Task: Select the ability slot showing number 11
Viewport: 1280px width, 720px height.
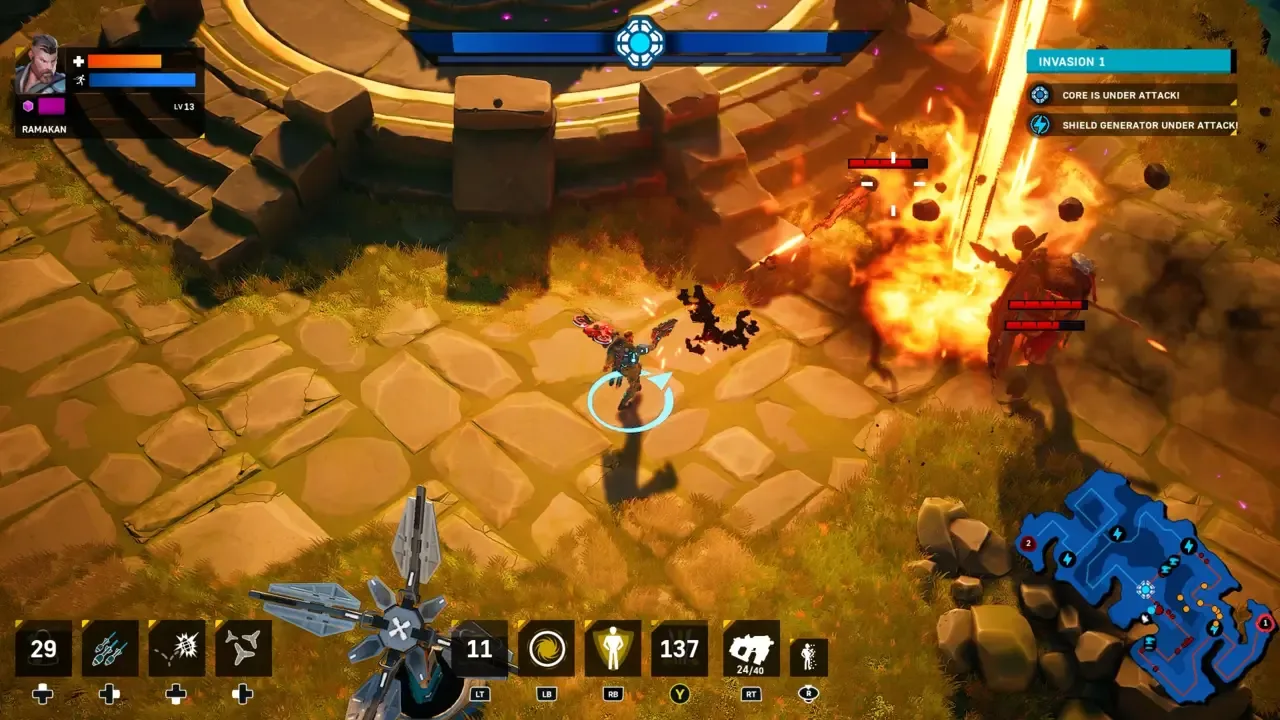Action: tap(480, 649)
